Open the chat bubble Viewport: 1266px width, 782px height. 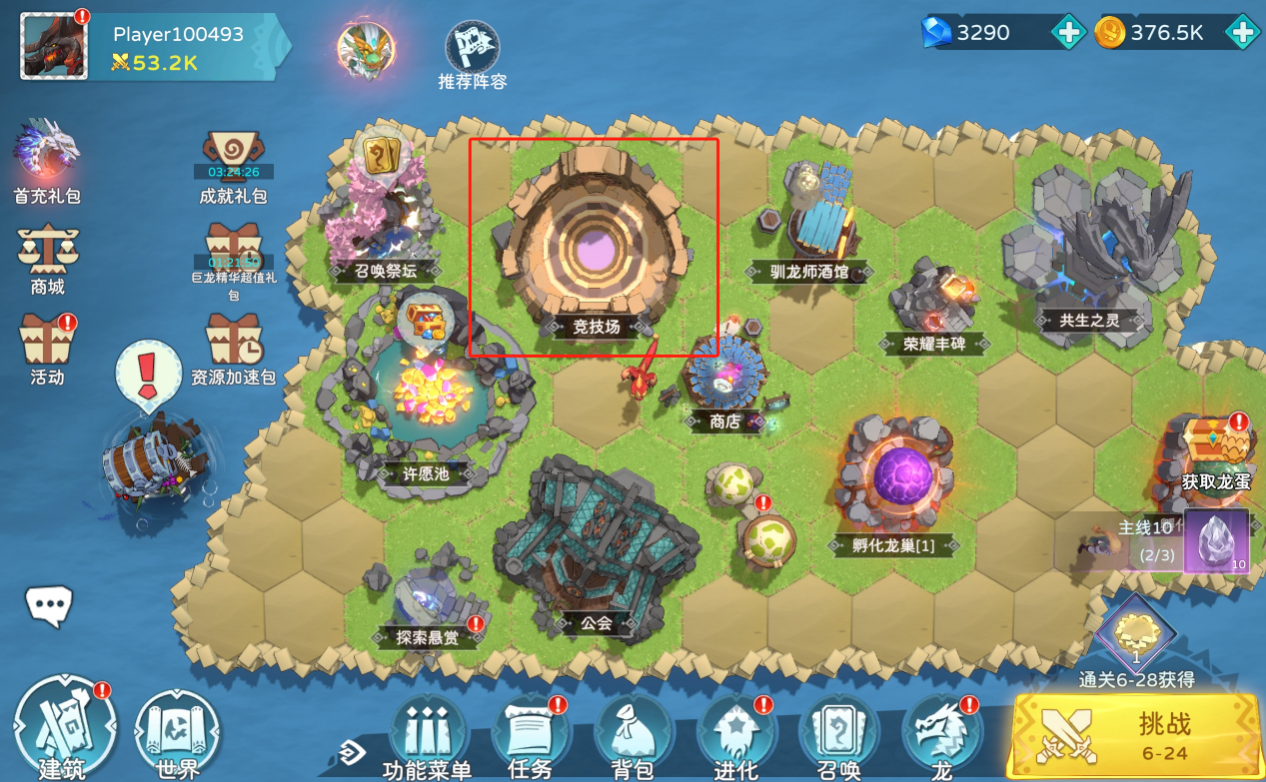pyautogui.click(x=49, y=605)
